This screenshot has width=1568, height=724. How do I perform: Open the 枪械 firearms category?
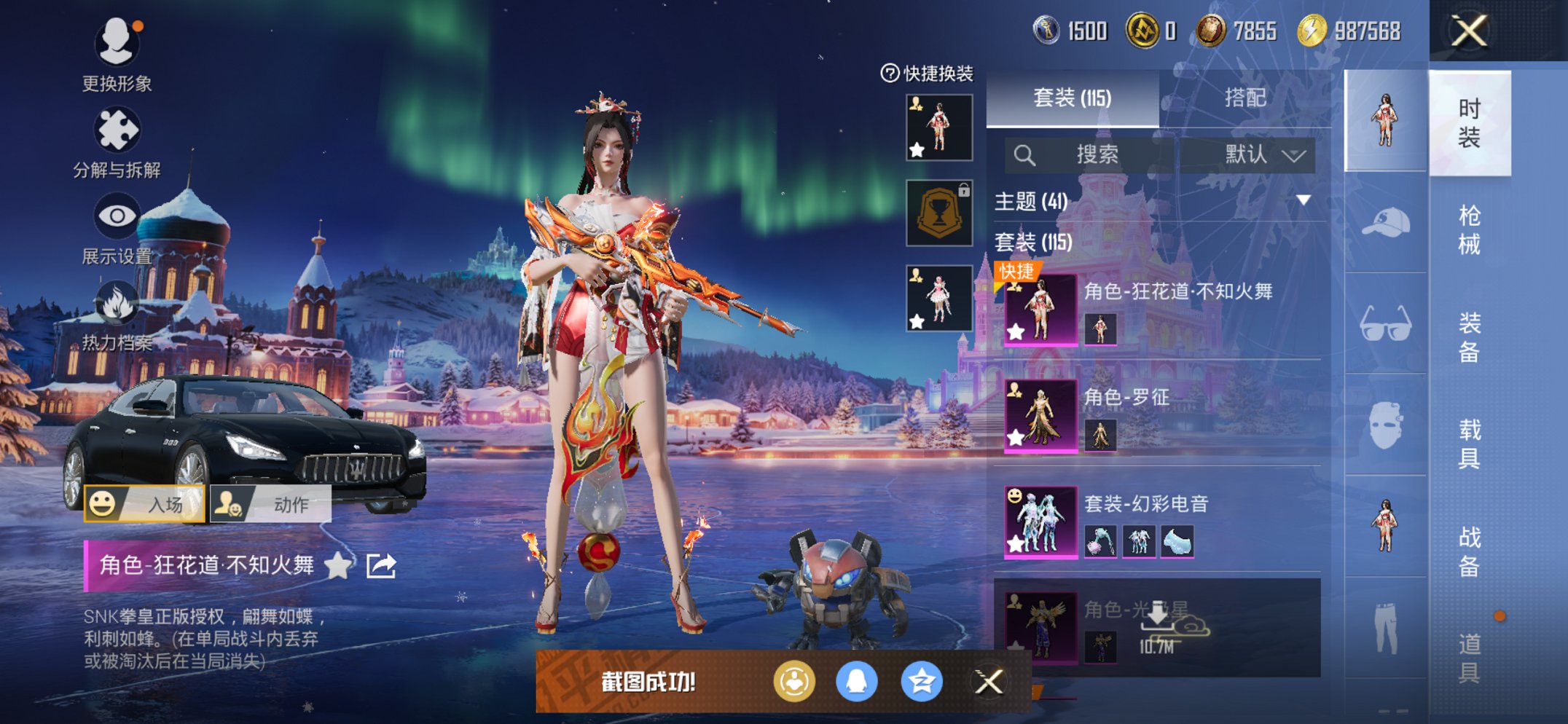(x=1469, y=230)
